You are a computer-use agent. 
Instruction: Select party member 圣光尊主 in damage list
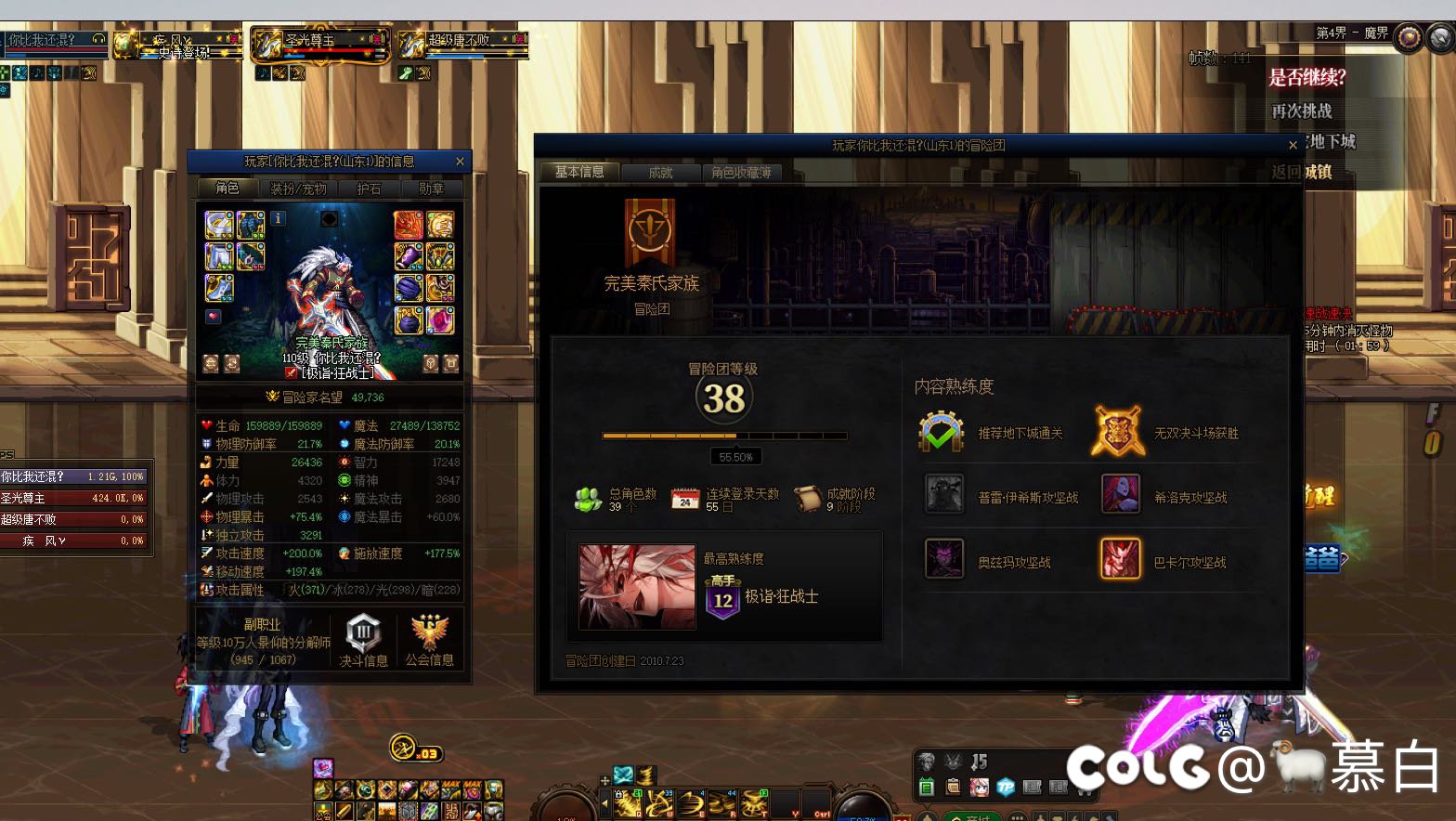click(x=72, y=498)
